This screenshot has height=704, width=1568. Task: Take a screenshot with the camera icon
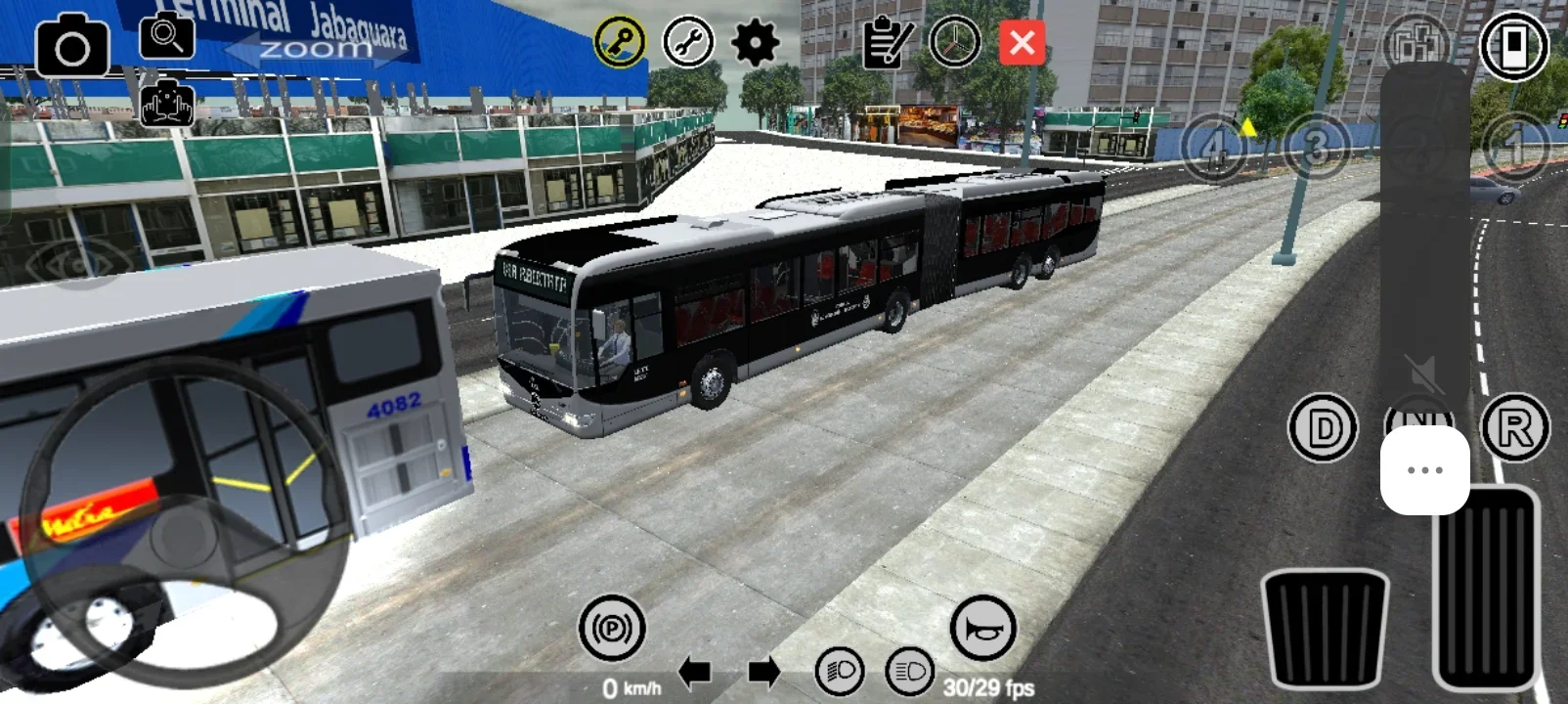click(73, 43)
